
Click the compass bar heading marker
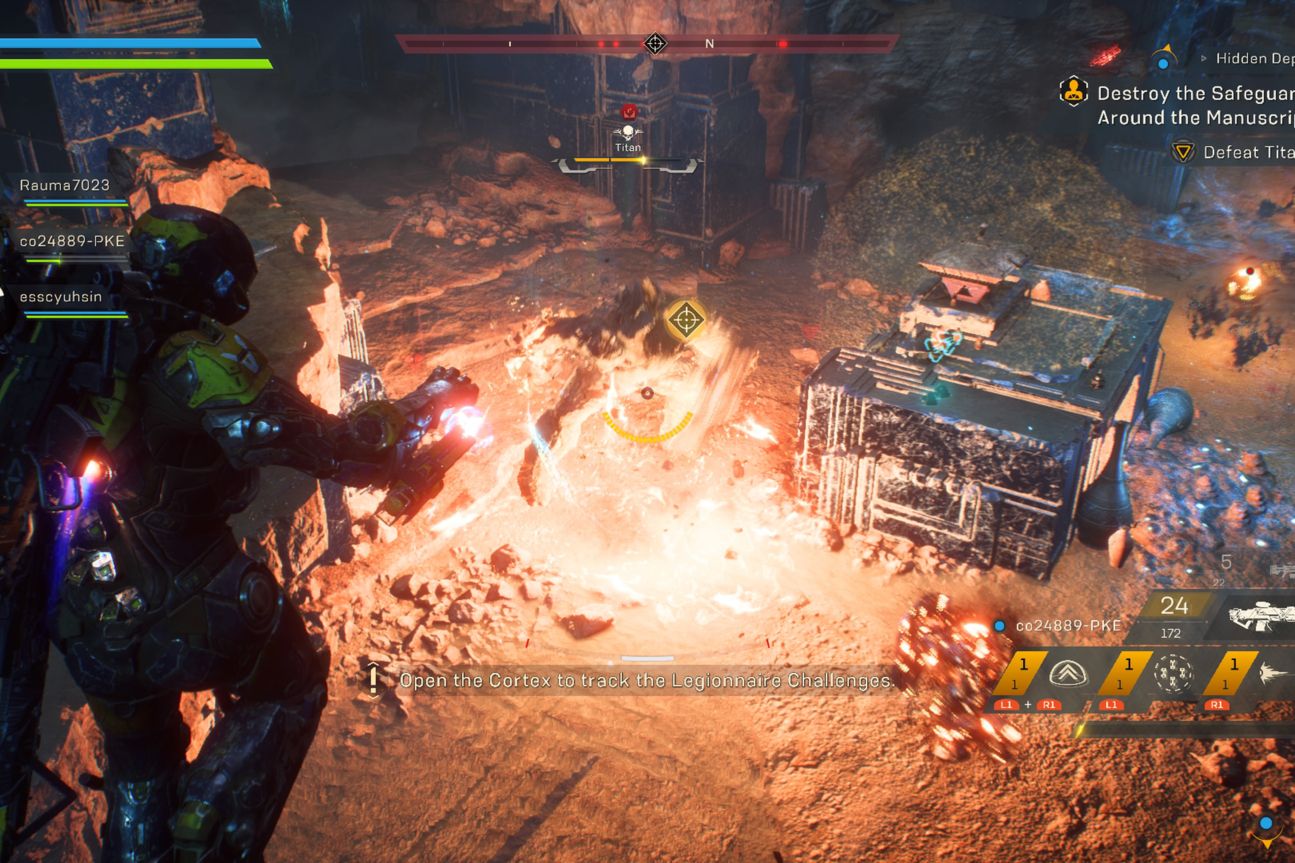[x=655, y=43]
